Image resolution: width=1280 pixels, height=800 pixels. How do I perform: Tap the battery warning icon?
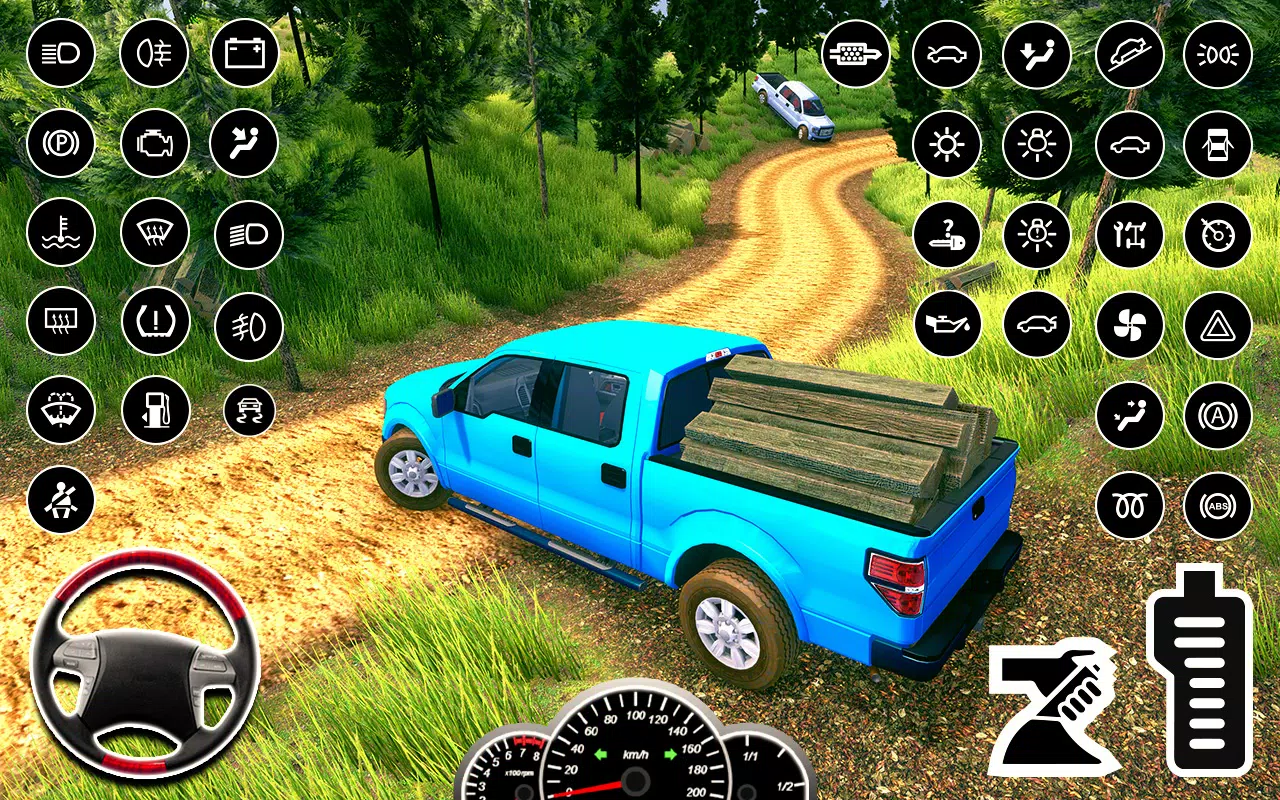pos(245,52)
